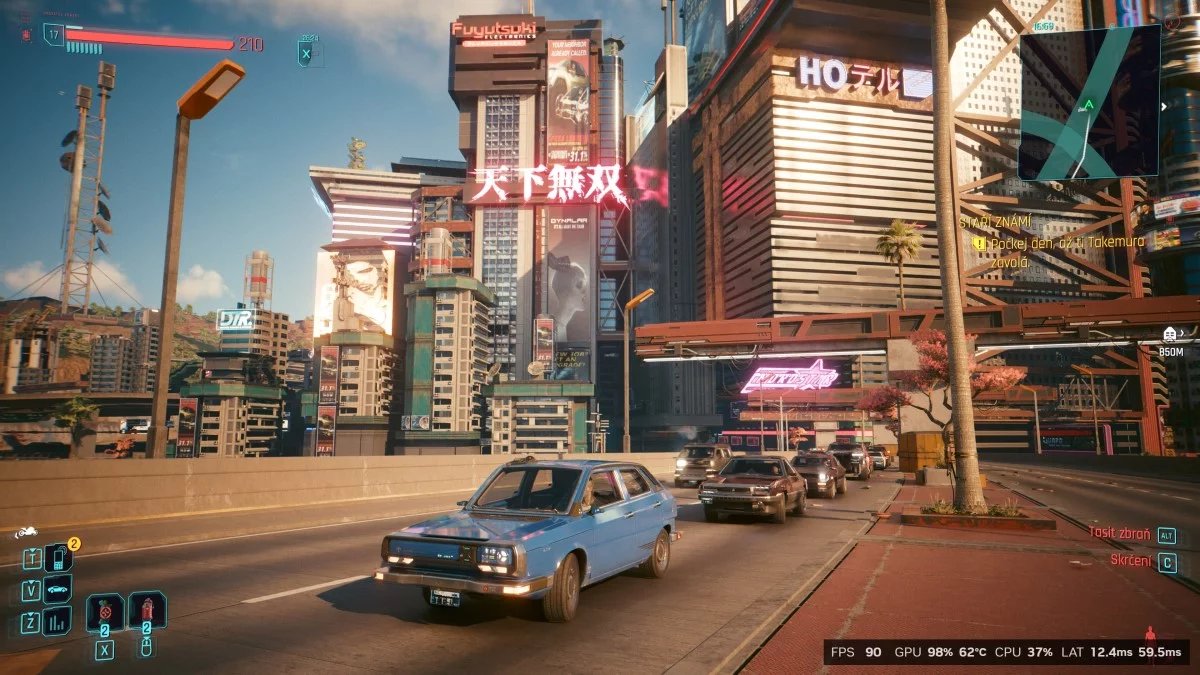Select the call vehicle car icon
Viewport: 1200px width, 675px height.
(x=58, y=590)
